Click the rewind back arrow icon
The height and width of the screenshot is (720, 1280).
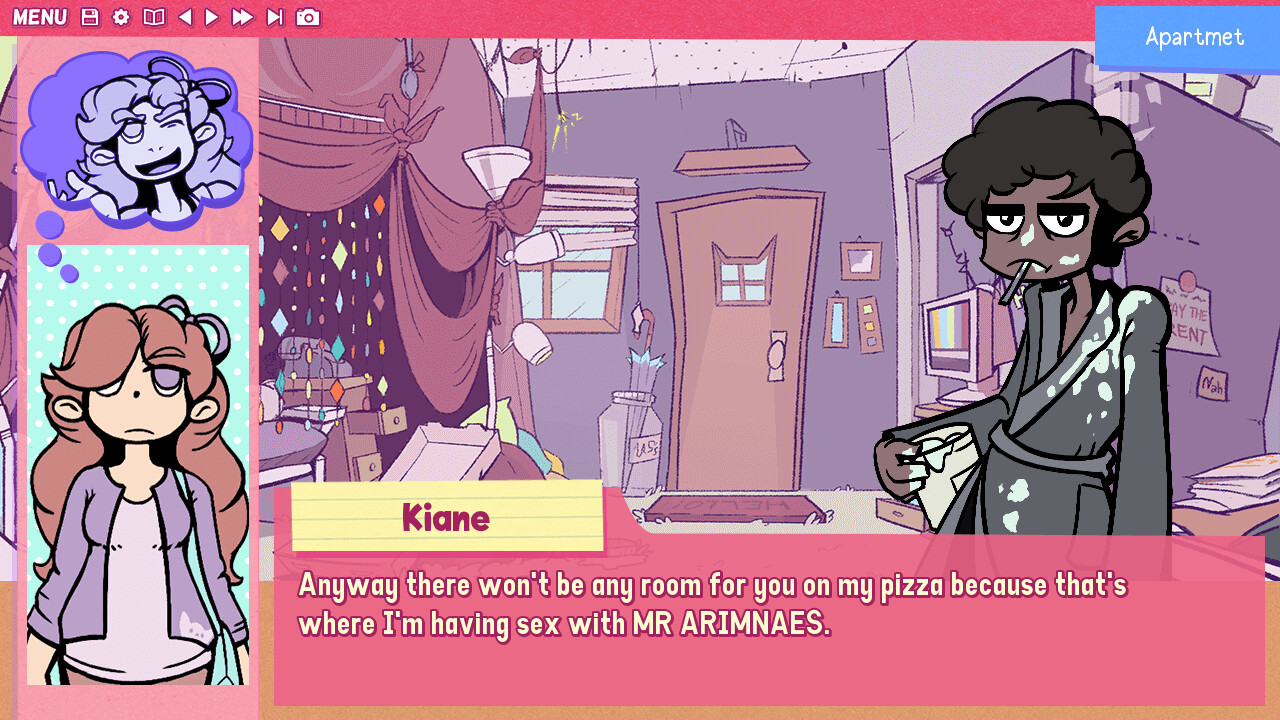(x=186, y=17)
